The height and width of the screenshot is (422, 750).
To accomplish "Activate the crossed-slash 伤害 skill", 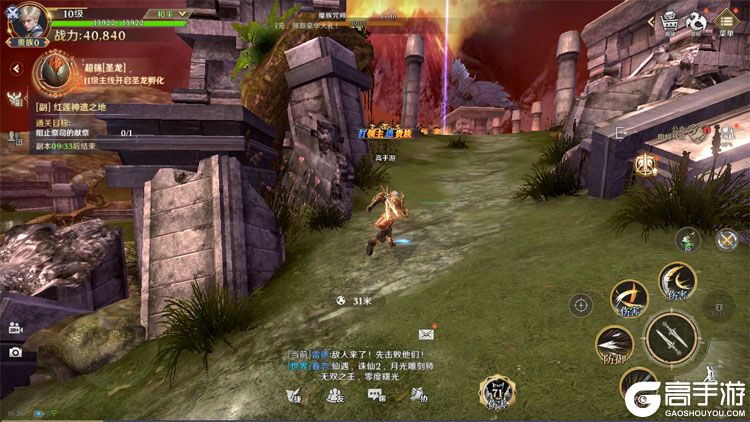I will pos(629,298).
